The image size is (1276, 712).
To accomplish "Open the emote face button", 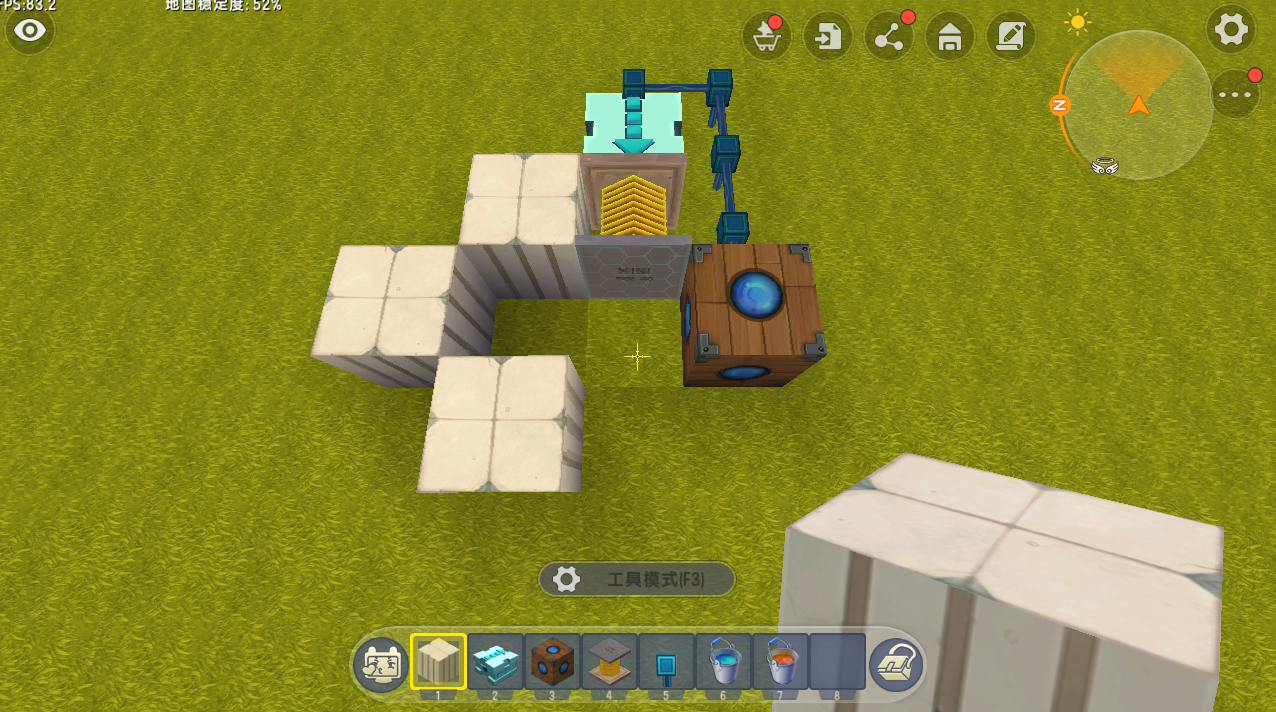I will 380,664.
